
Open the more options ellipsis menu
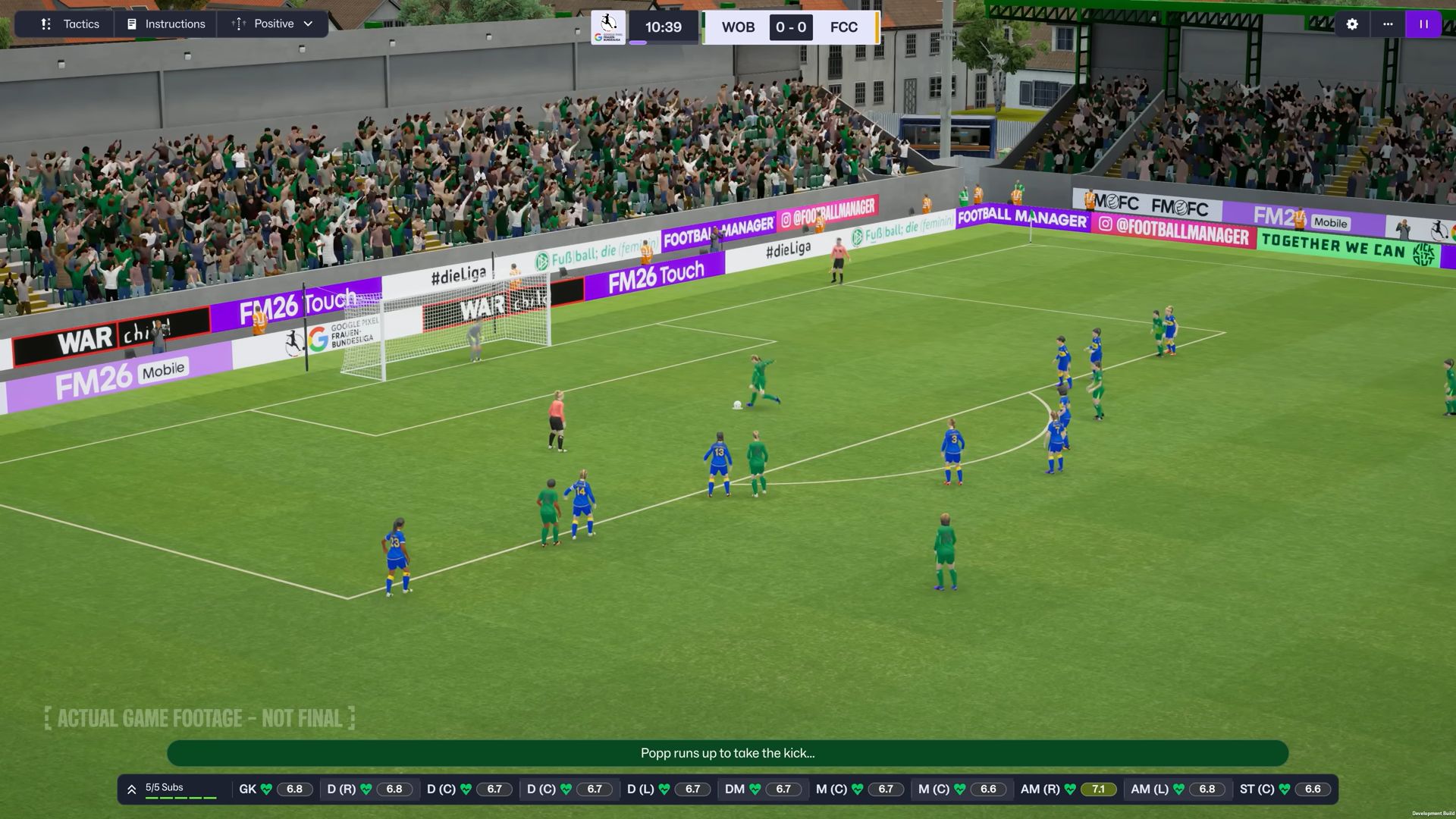pos(1389,24)
